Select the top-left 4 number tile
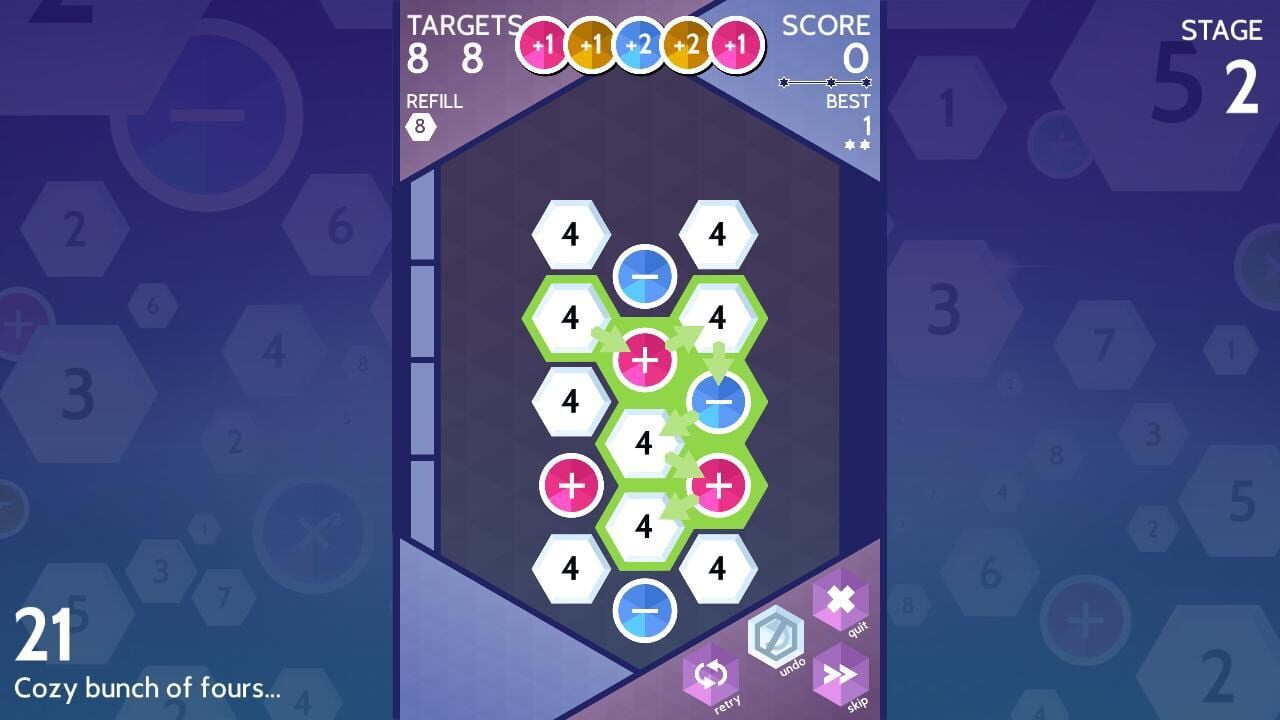The width and height of the screenshot is (1280, 720). (x=572, y=232)
